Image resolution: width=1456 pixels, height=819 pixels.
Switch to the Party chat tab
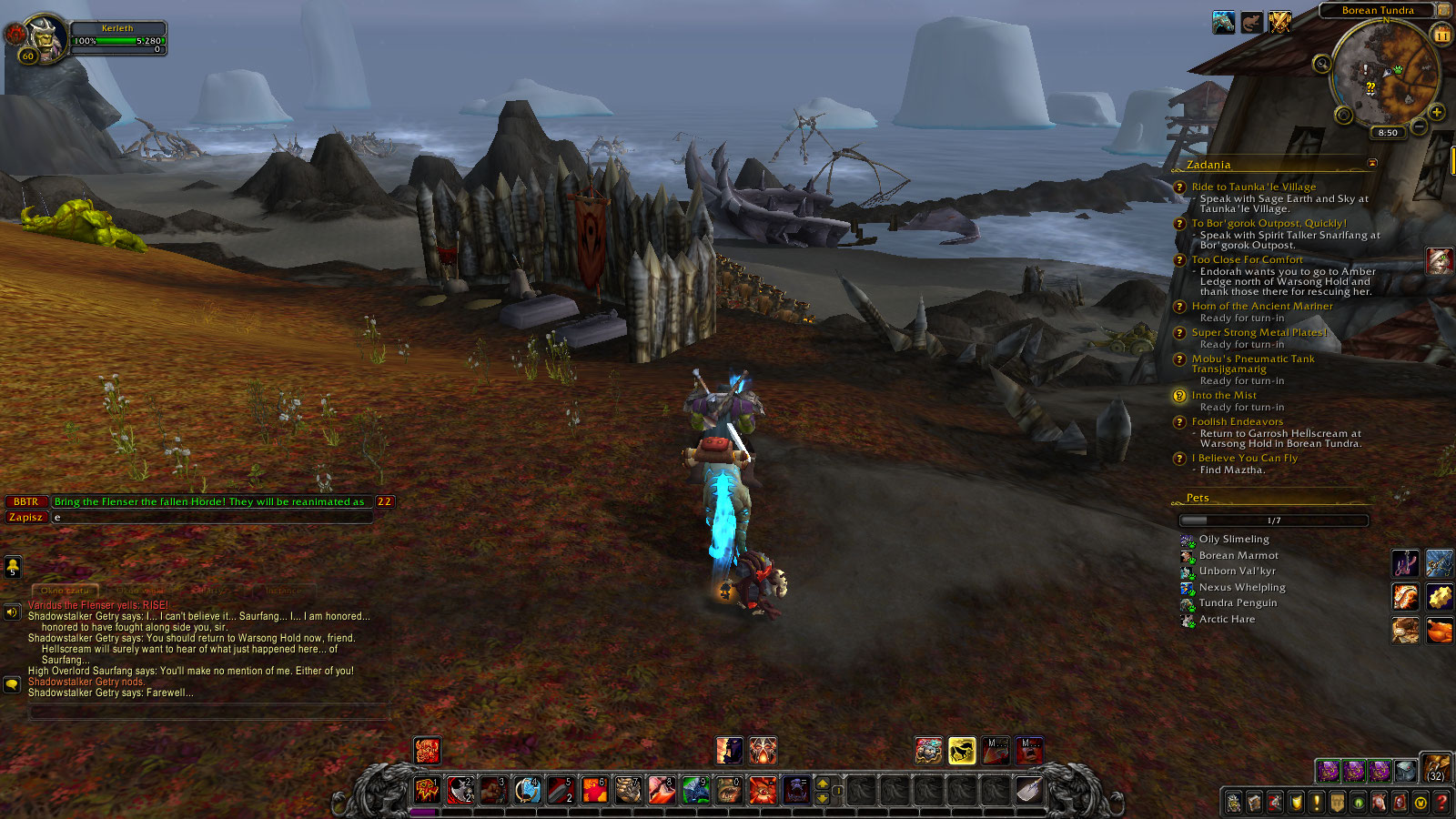click(212, 591)
